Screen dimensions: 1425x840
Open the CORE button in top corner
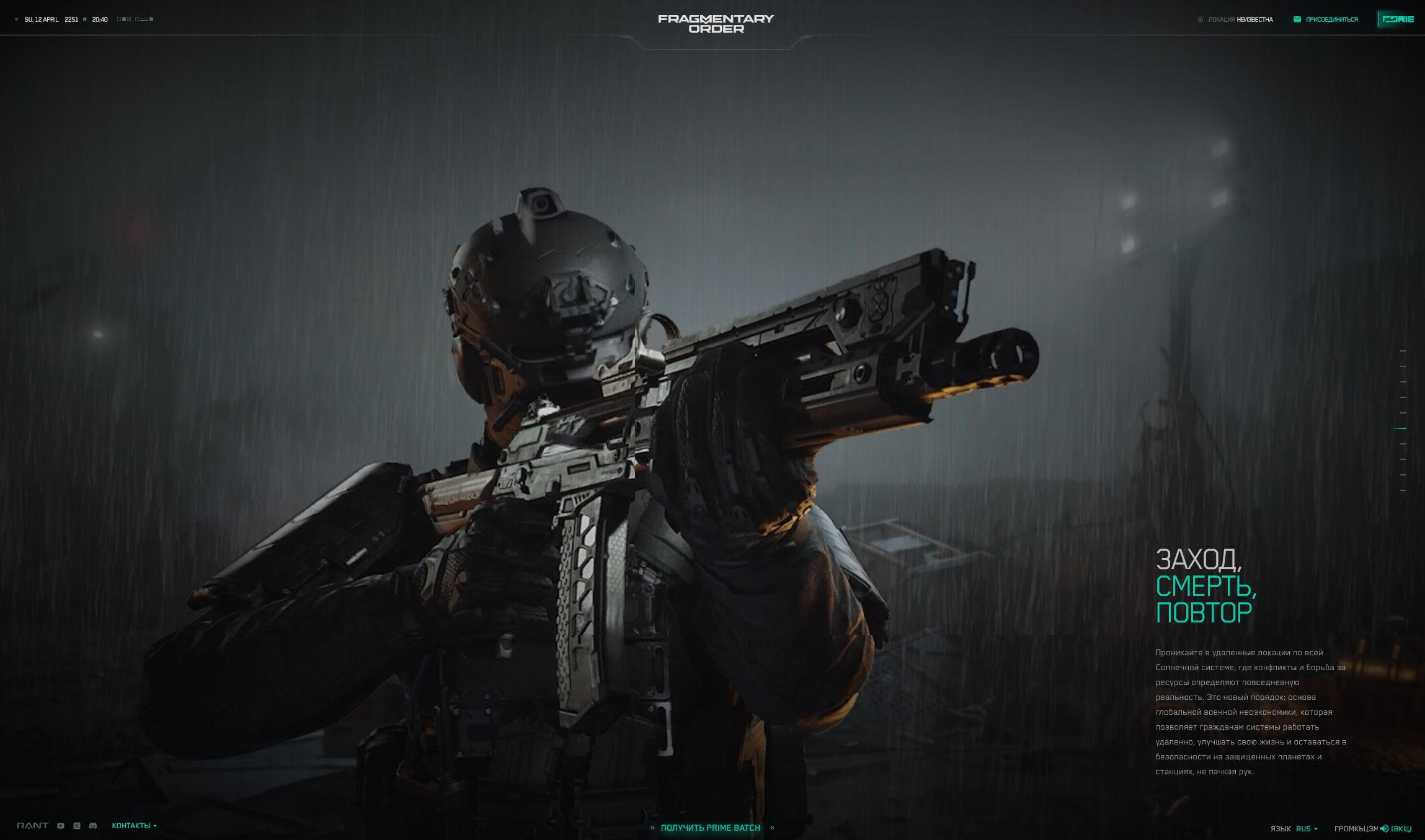[x=1398, y=19]
